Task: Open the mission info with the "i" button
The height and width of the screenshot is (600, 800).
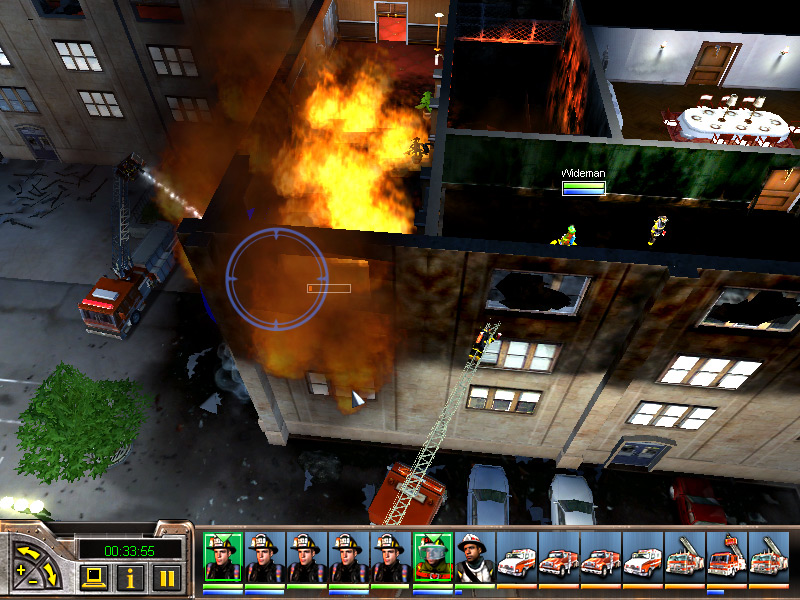Action: (130, 577)
